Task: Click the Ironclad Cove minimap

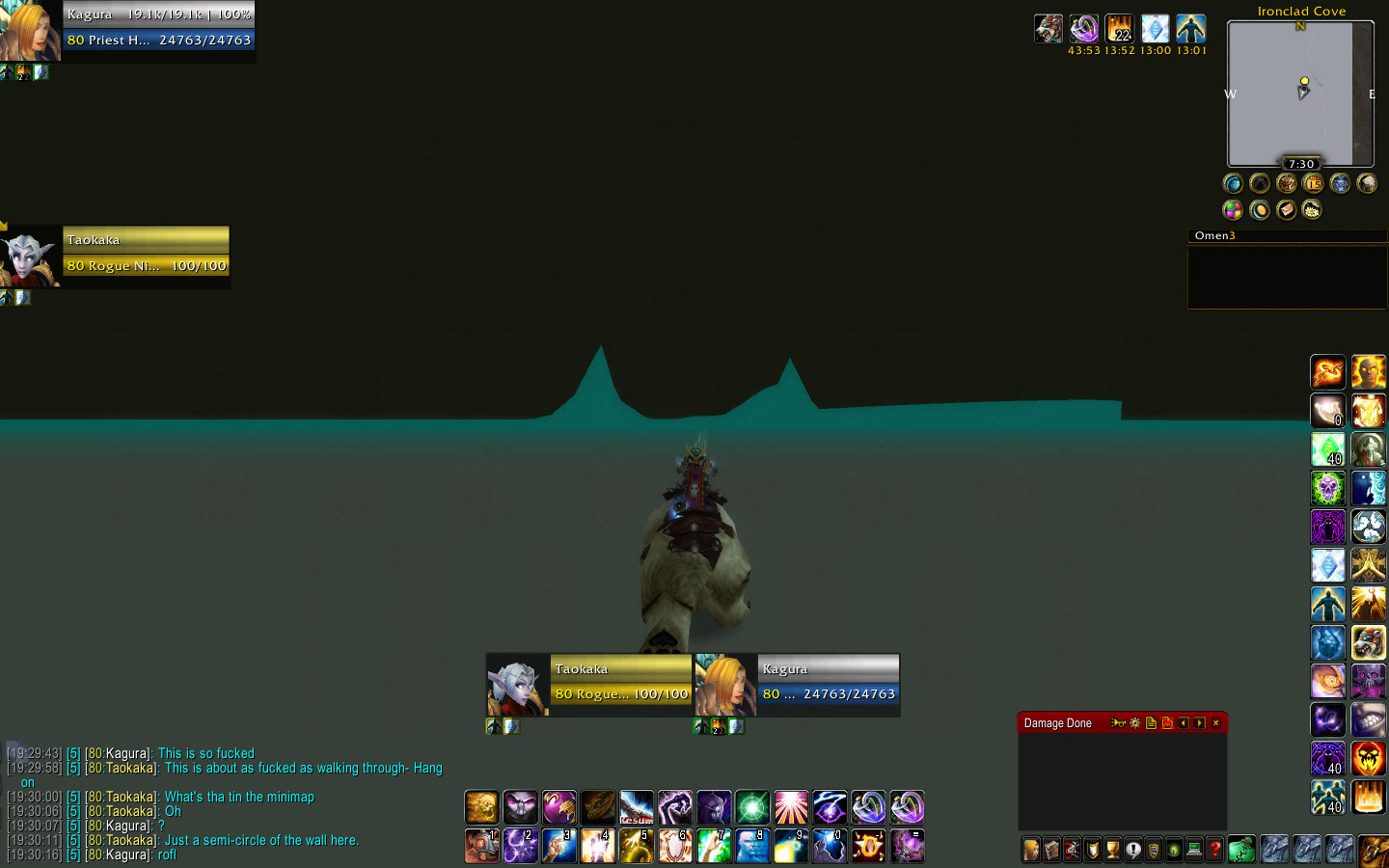Action: pos(1300,94)
